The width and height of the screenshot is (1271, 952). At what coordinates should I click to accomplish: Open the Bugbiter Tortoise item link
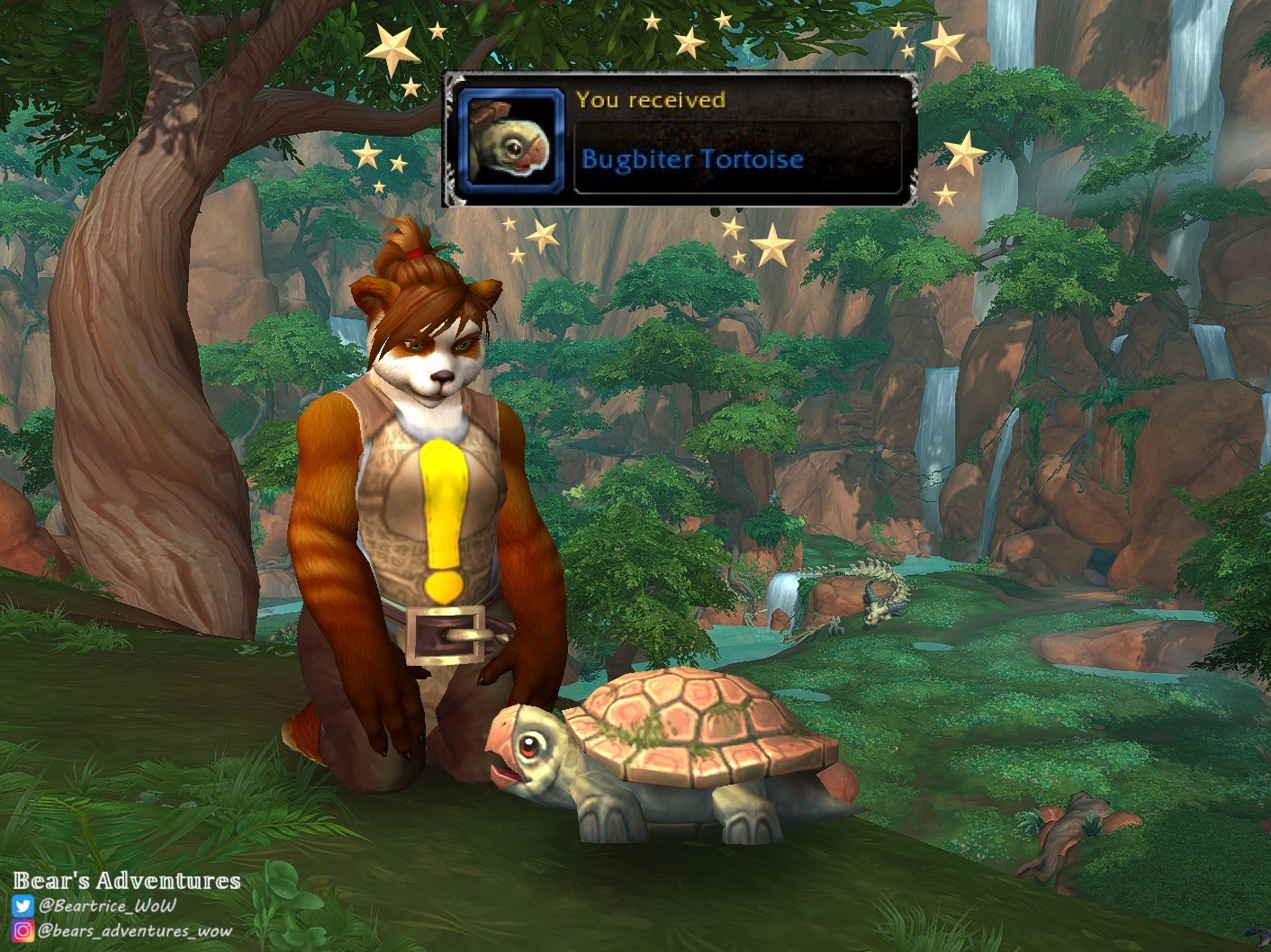coord(693,158)
